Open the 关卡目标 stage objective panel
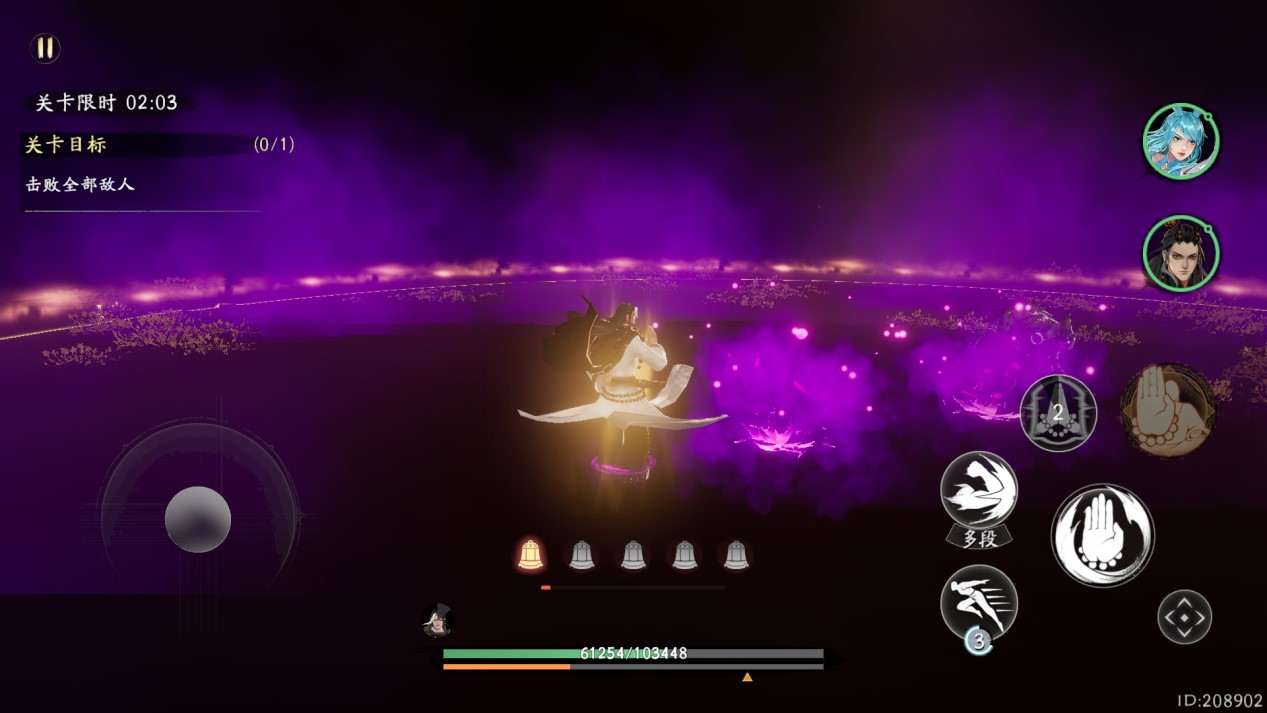The image size is (1267, 713). point(66,145)
